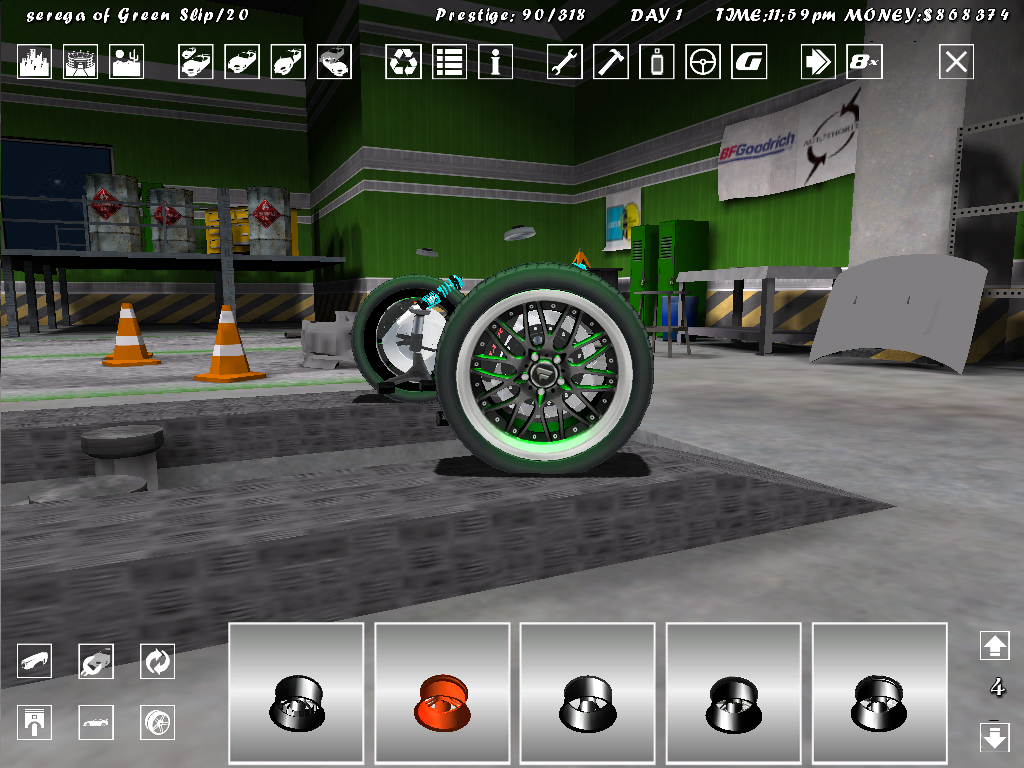
Task: Open the engine piston parts category
Action: [35, 721]
